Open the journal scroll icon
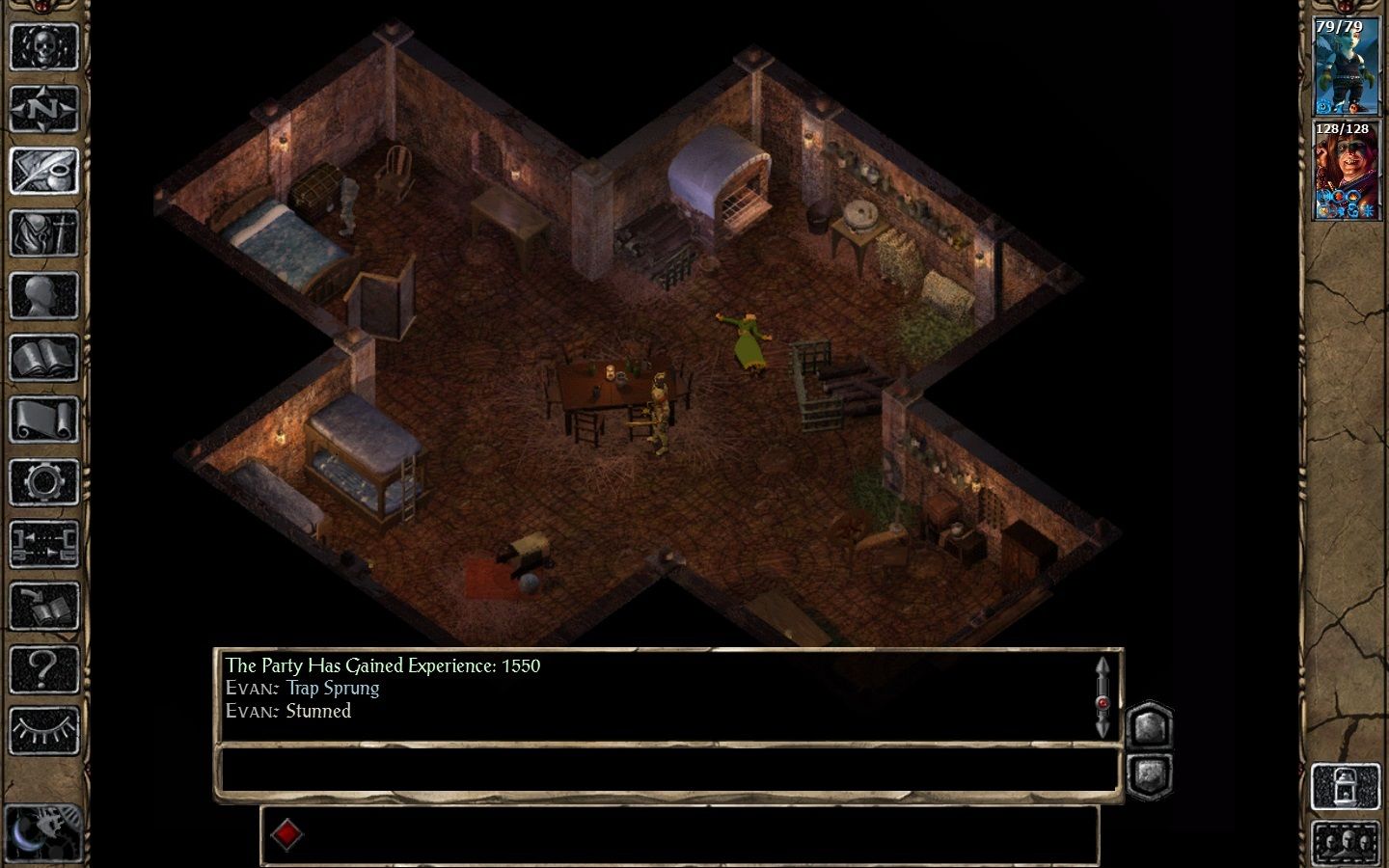Screen dimensions: 1389x868 pos(43,417)
